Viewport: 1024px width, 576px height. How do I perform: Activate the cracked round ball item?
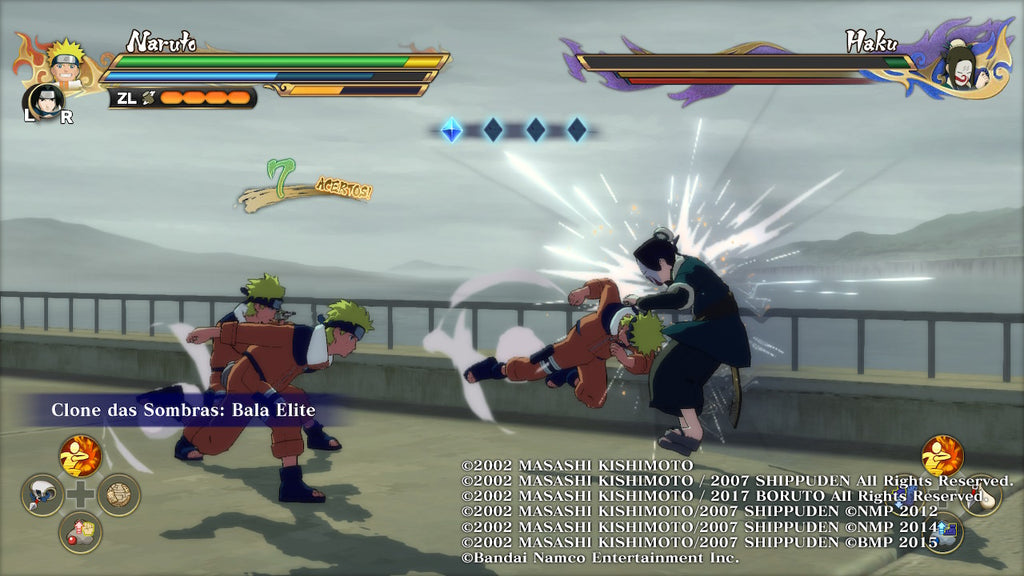pos(118,494)
